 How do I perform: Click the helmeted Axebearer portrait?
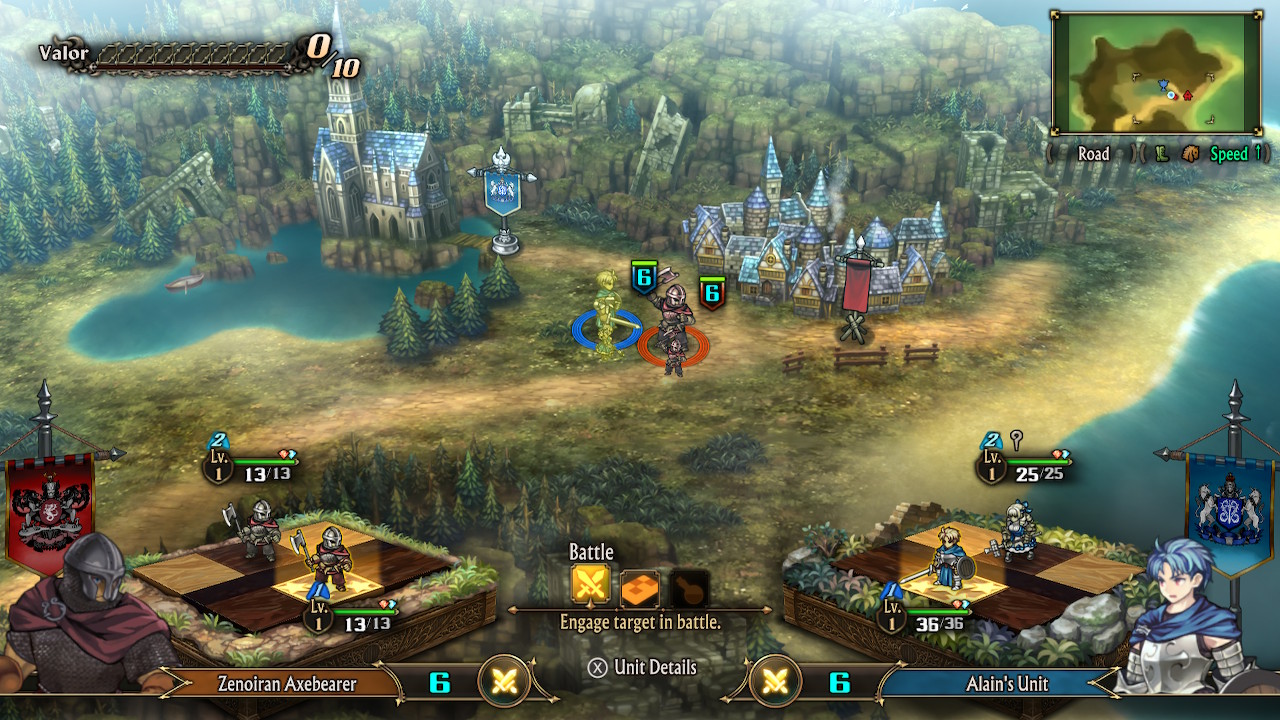tap(85, 617)
